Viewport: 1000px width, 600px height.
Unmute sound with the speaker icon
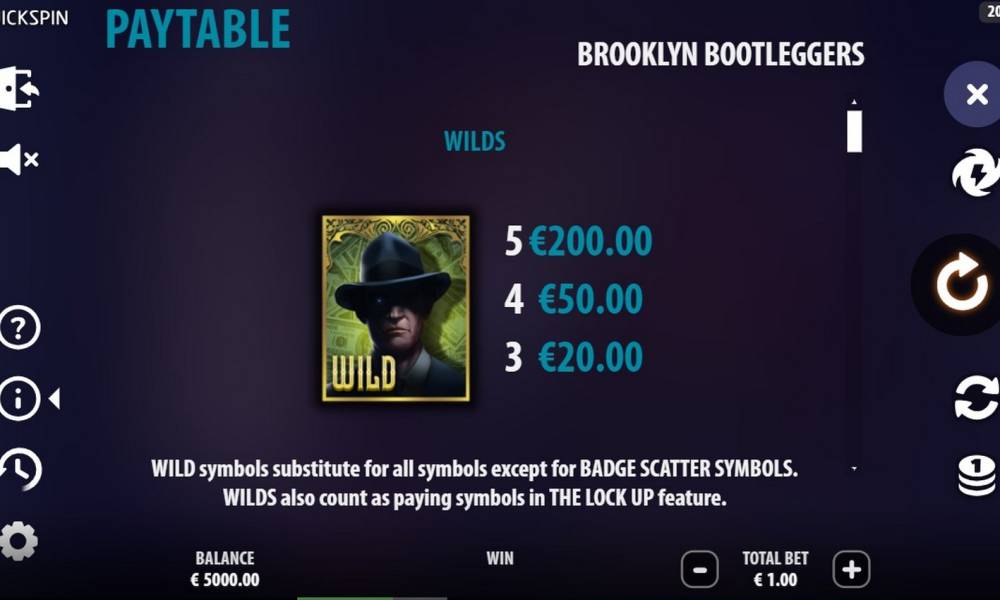19,159
